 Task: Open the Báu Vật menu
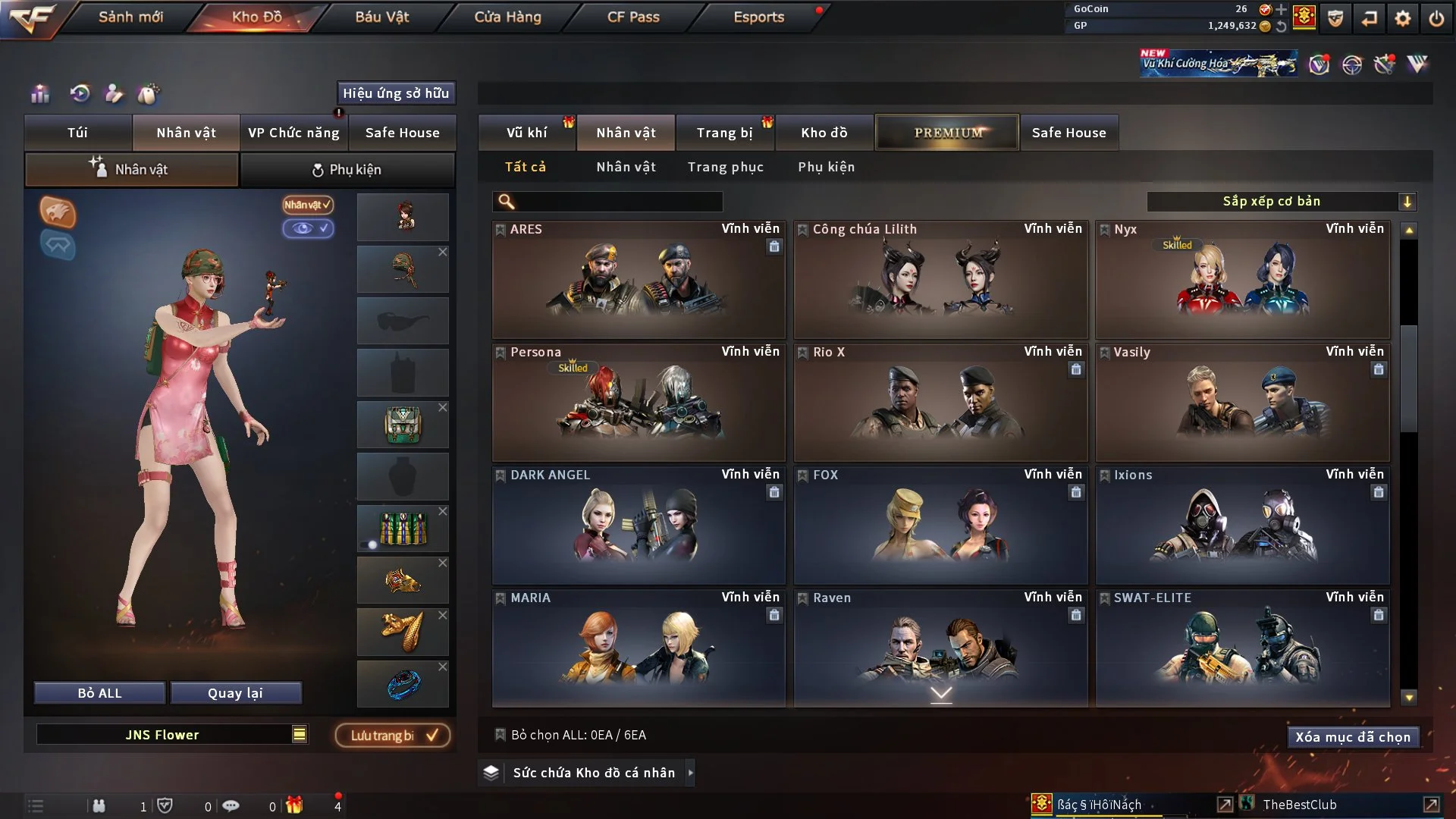[x=383, y=16]
